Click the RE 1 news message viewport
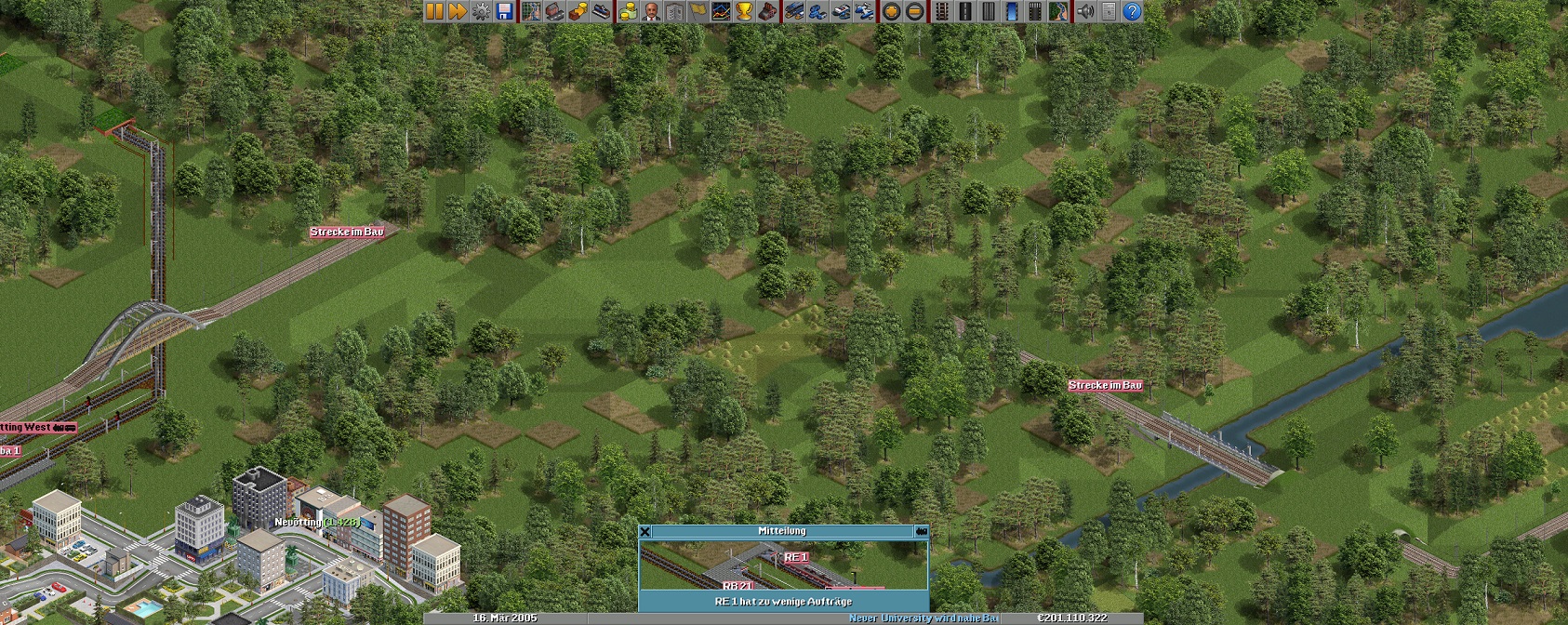The image size is (1568, 625). 783,565
